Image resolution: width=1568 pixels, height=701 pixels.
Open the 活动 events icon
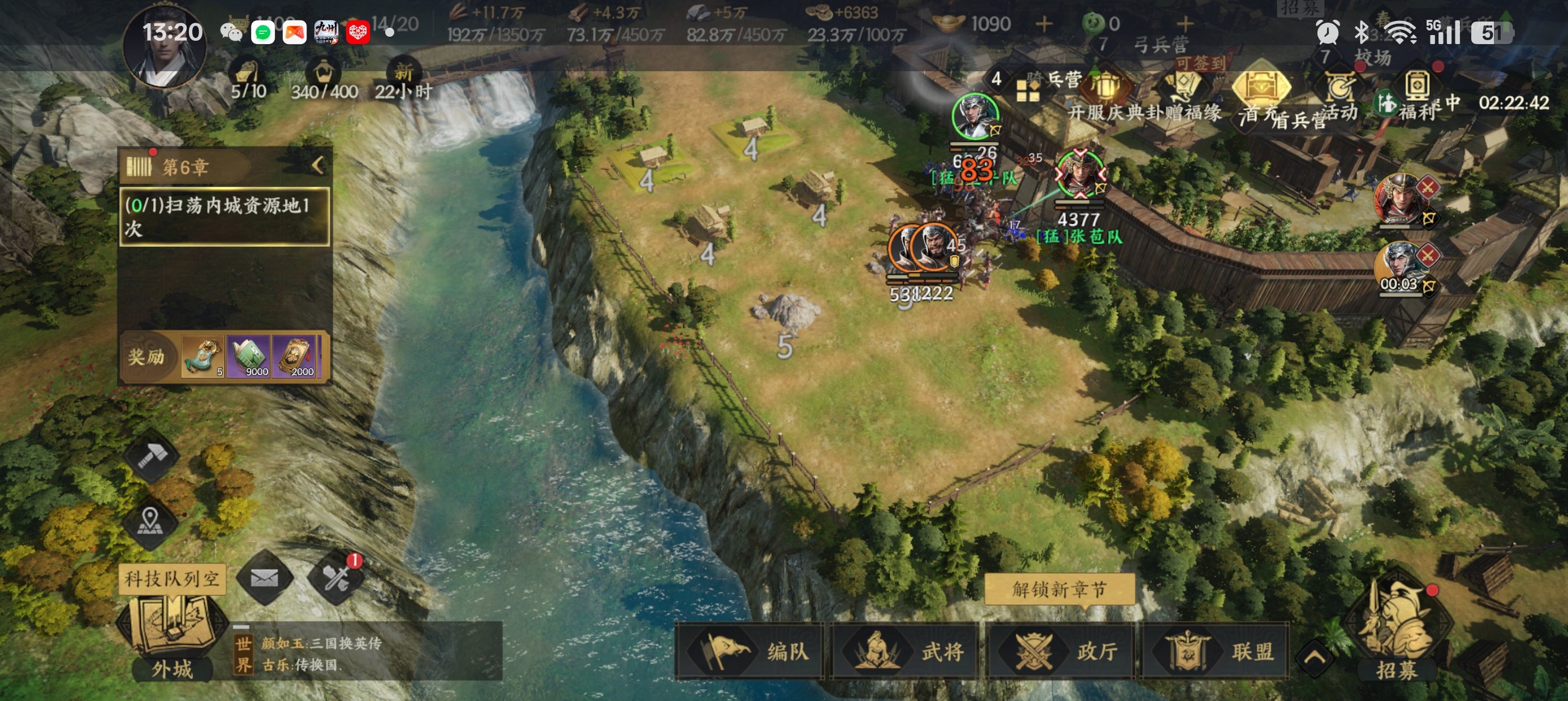tap(1341, 94)
